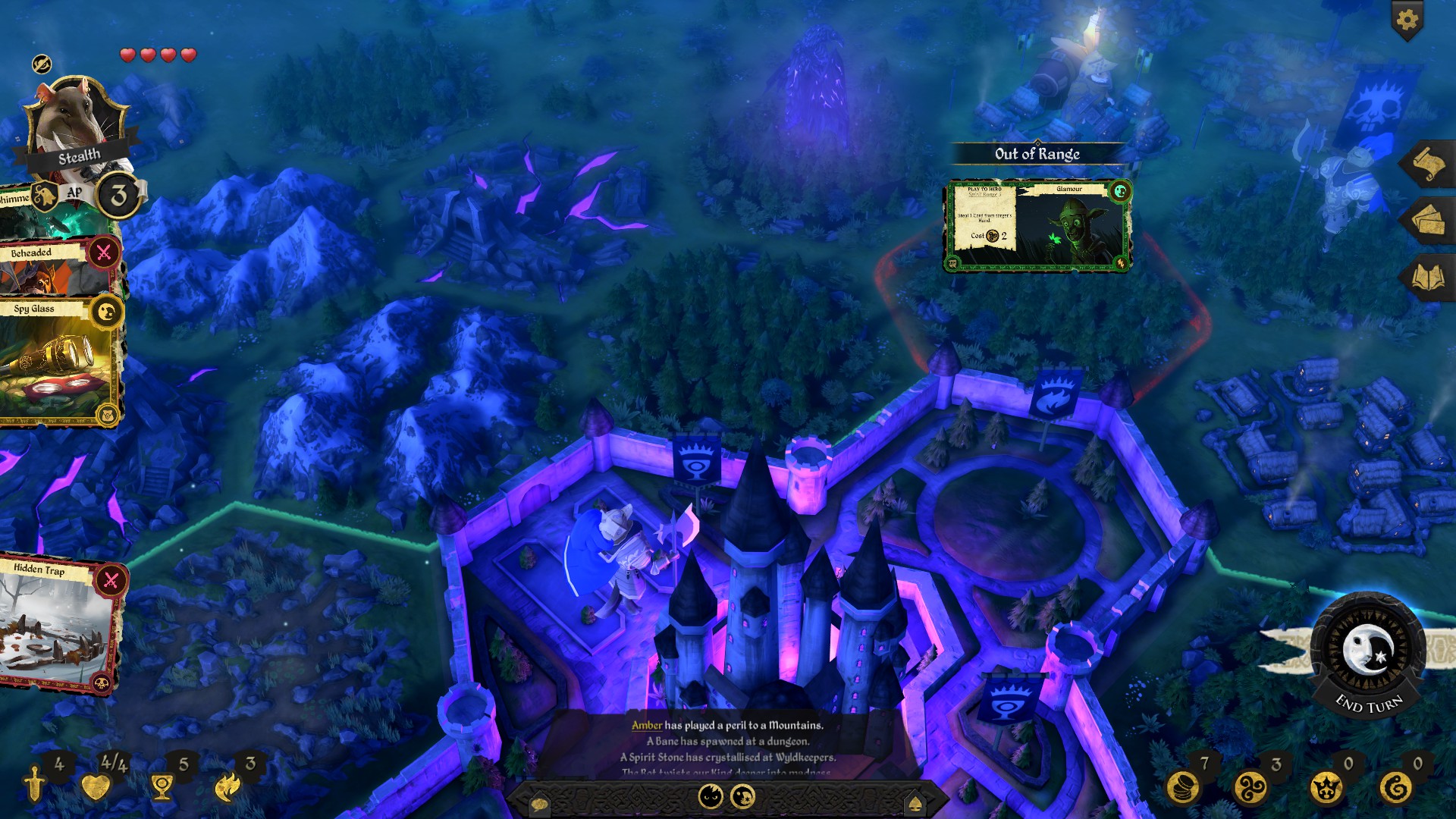
Task: Open the quest scroll panel
Action: click(x=1424, y=165)
